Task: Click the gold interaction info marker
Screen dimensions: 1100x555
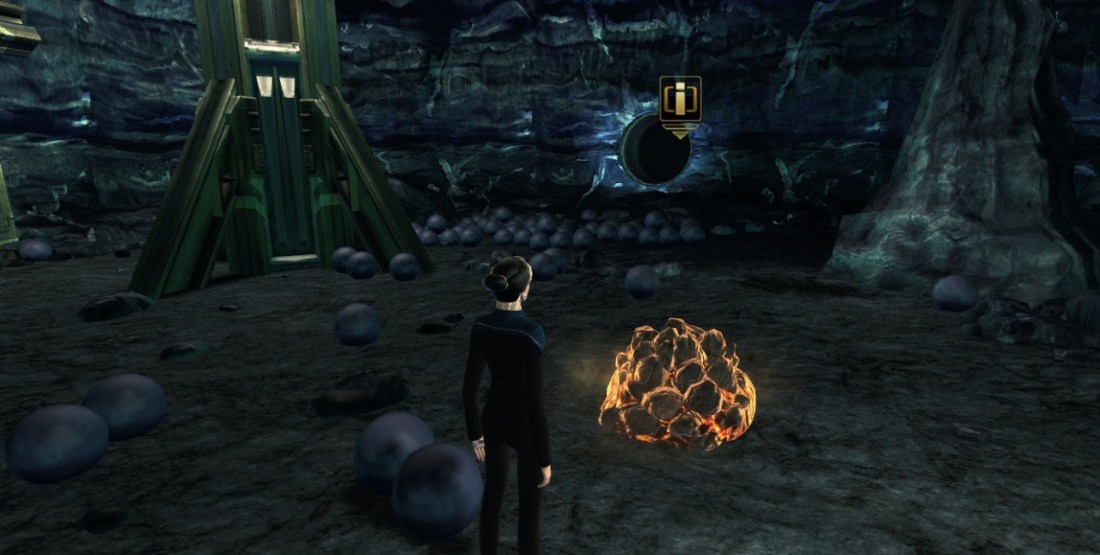Action: 680,100
